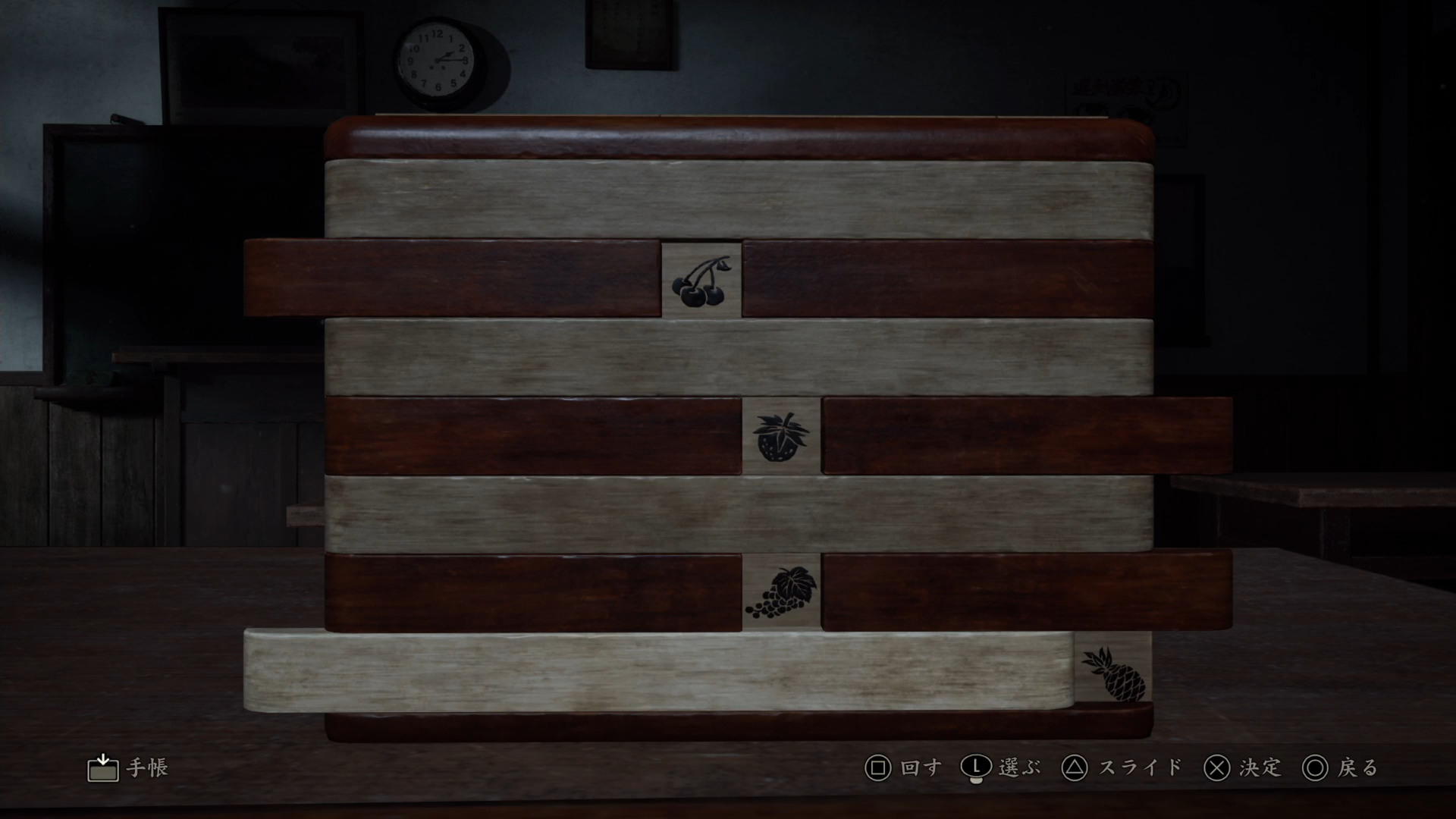Select the cherry symbol tile
This screenshot has width=1456, height=819.
click(x=701, y=281)
